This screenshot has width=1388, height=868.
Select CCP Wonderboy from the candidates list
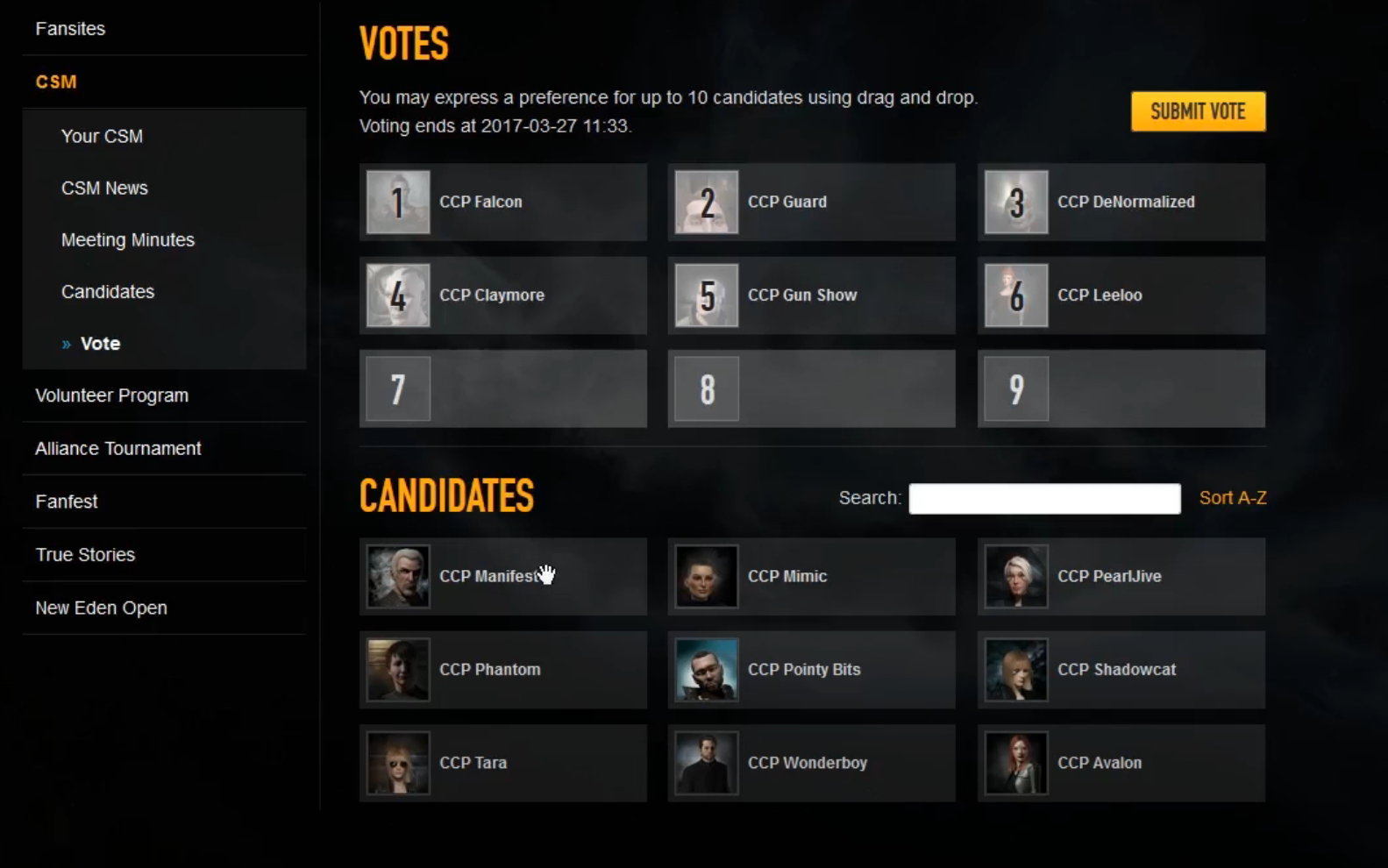[x=707, y=763]
